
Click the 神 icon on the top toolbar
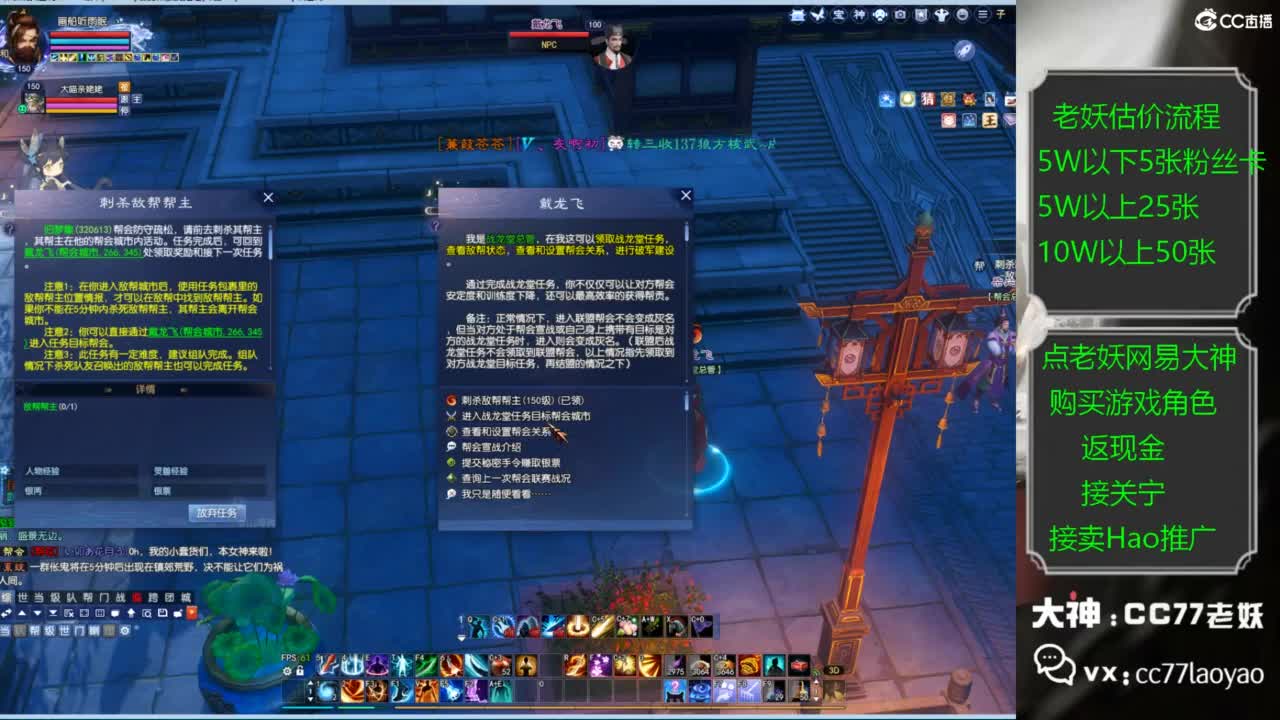(x=860, y=16)
